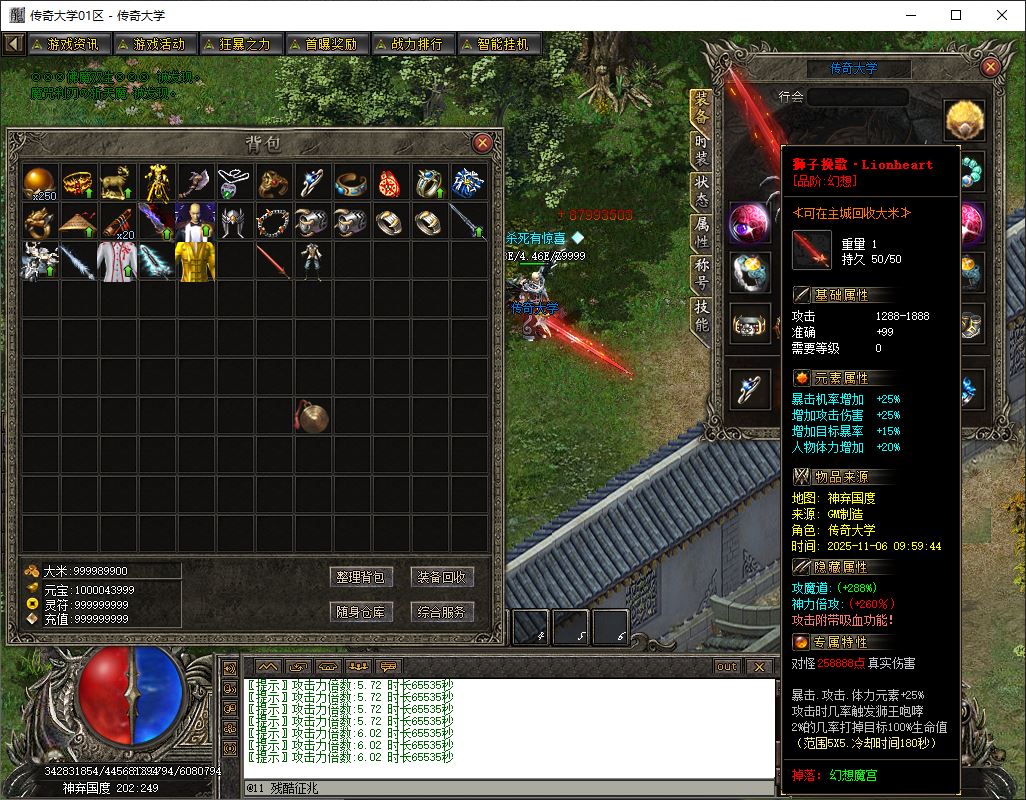
Task: Open 综合服务 services
Action: 441,612
